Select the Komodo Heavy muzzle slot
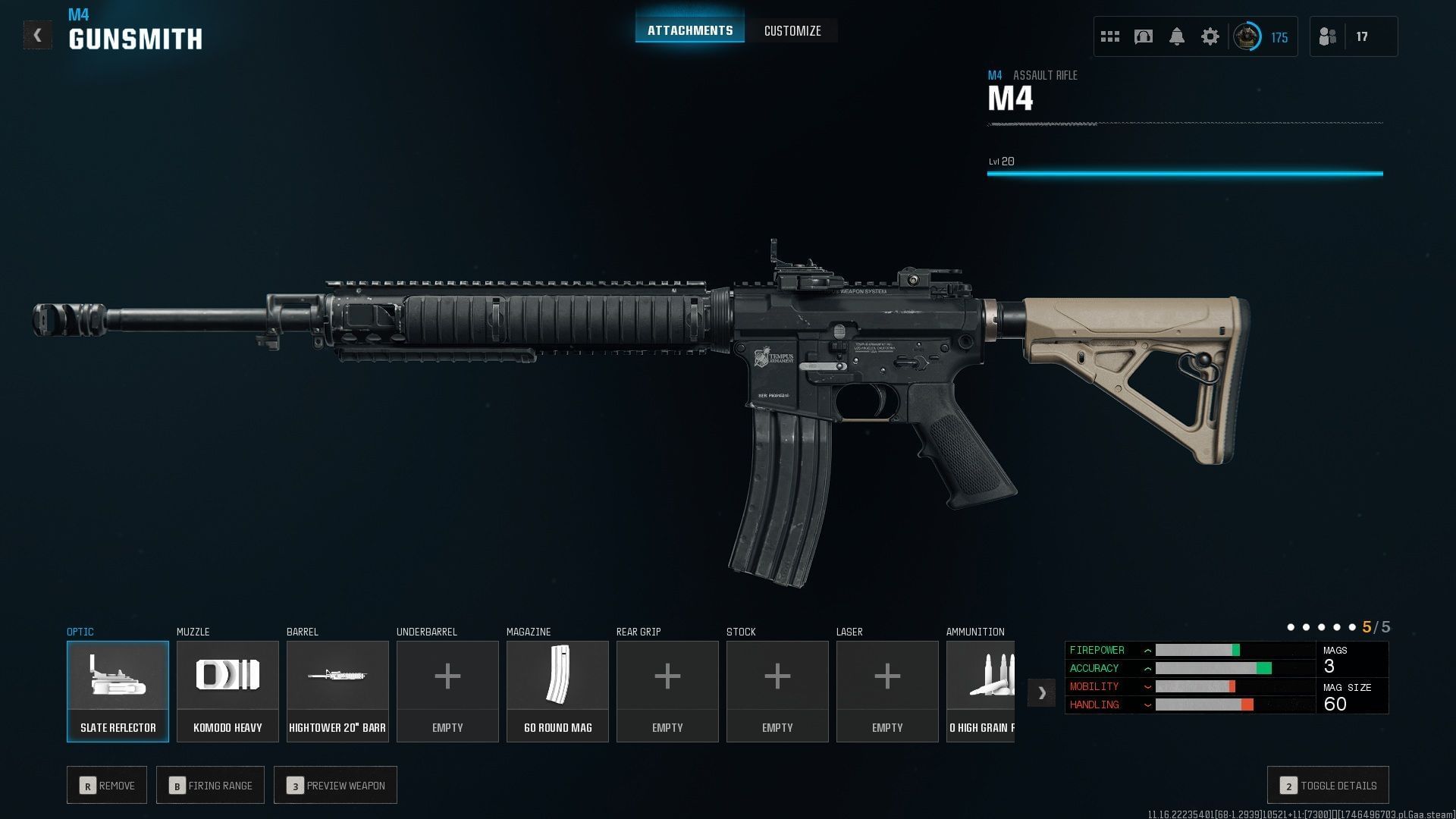The height and width of the screenshot is (819, 1456). pos(227,691)
